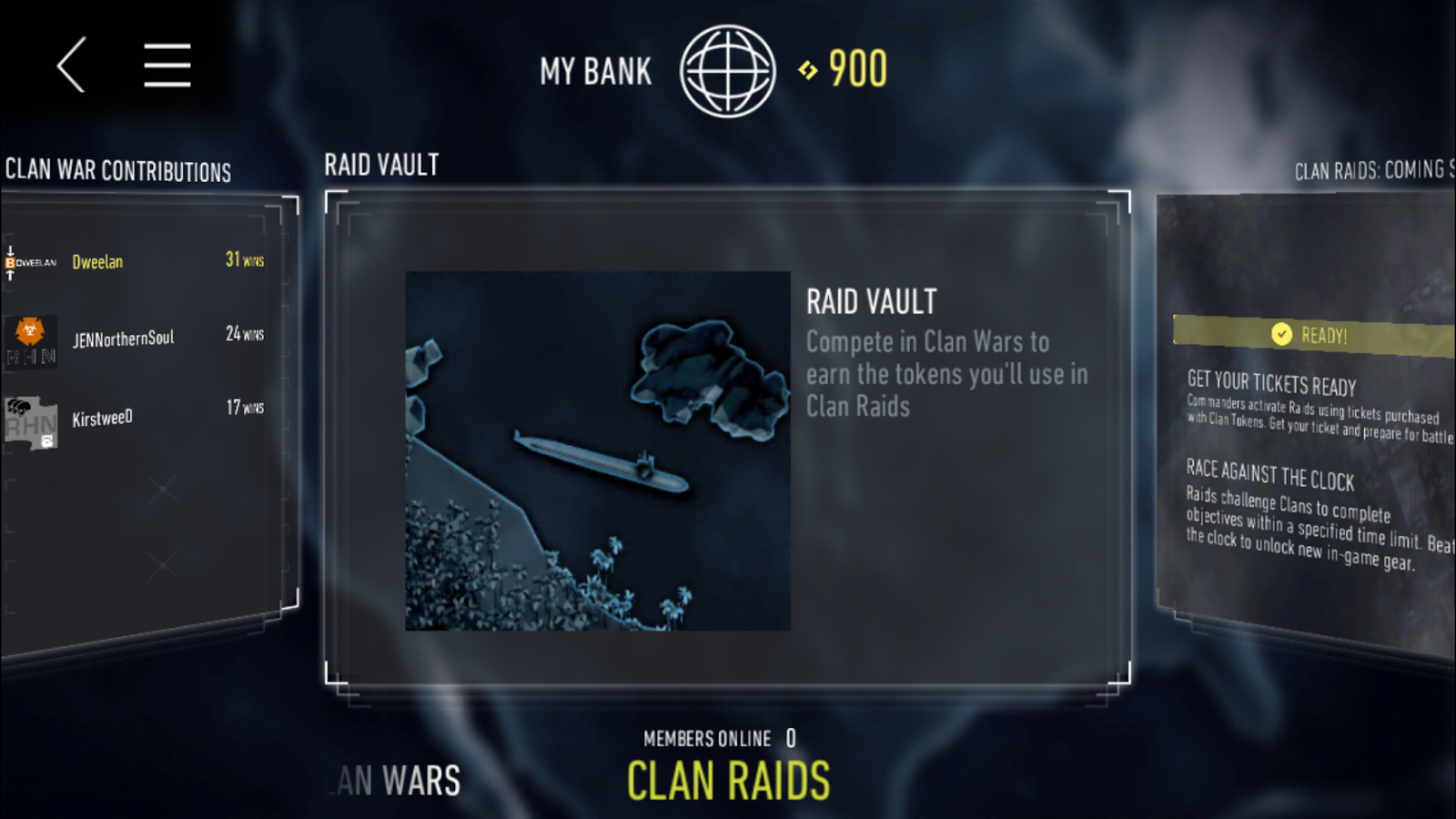Click the Members Online counter

pyautogui.click(x=719, y=738)
